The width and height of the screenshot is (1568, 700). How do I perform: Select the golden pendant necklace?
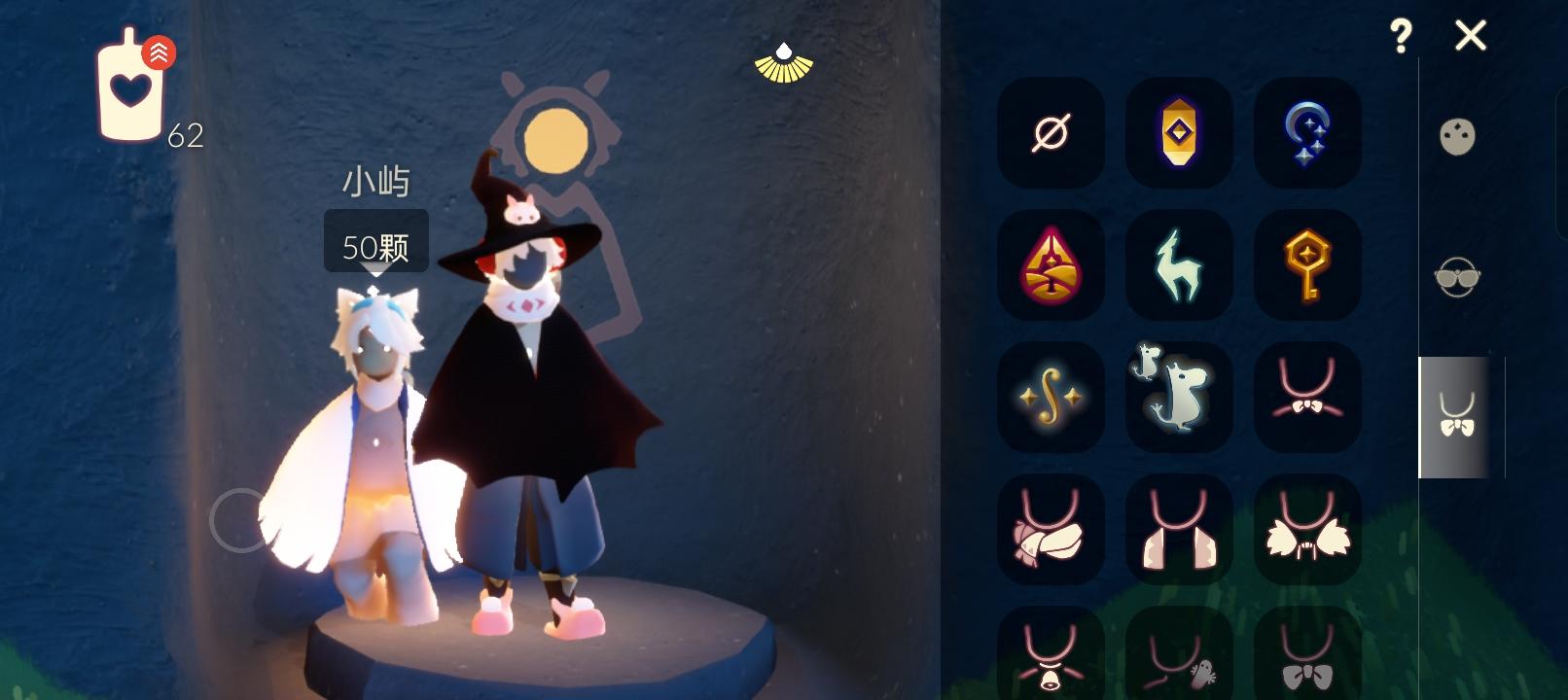(1179, 133)
